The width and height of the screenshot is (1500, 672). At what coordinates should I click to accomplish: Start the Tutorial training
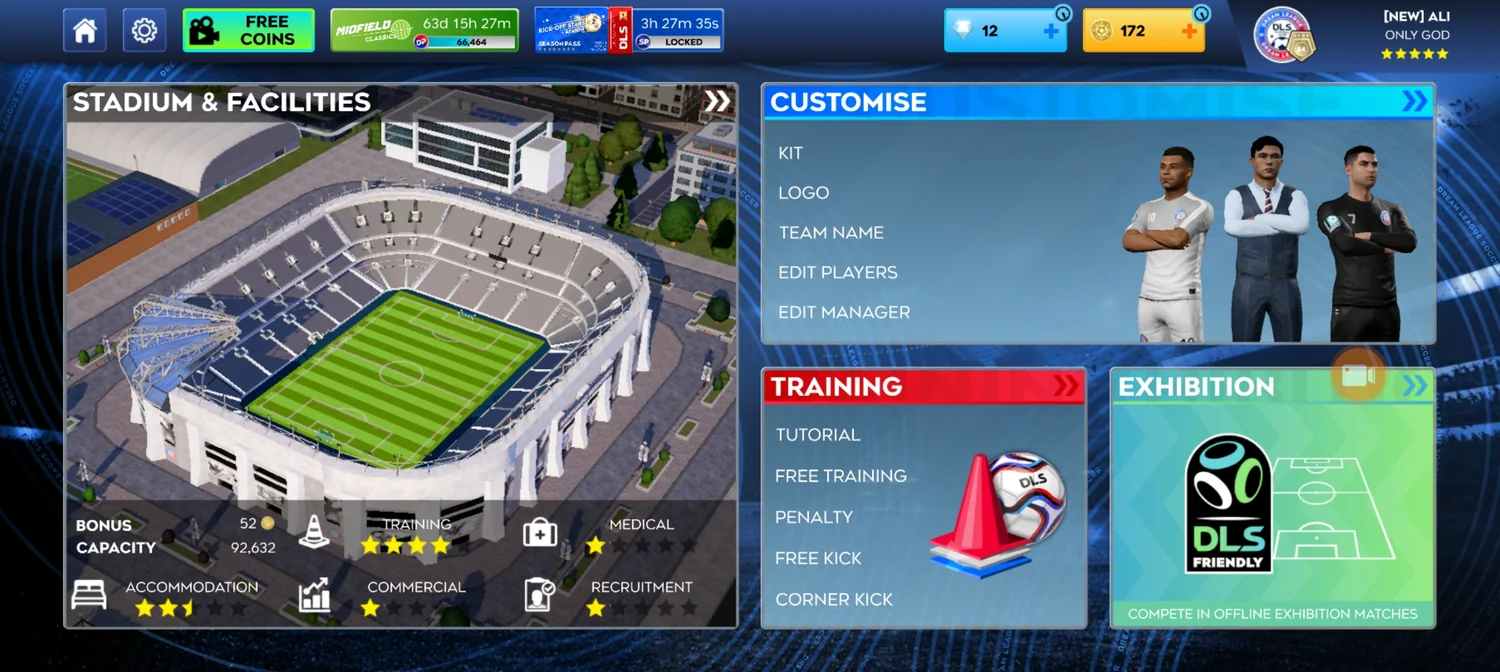pos(818,435)
